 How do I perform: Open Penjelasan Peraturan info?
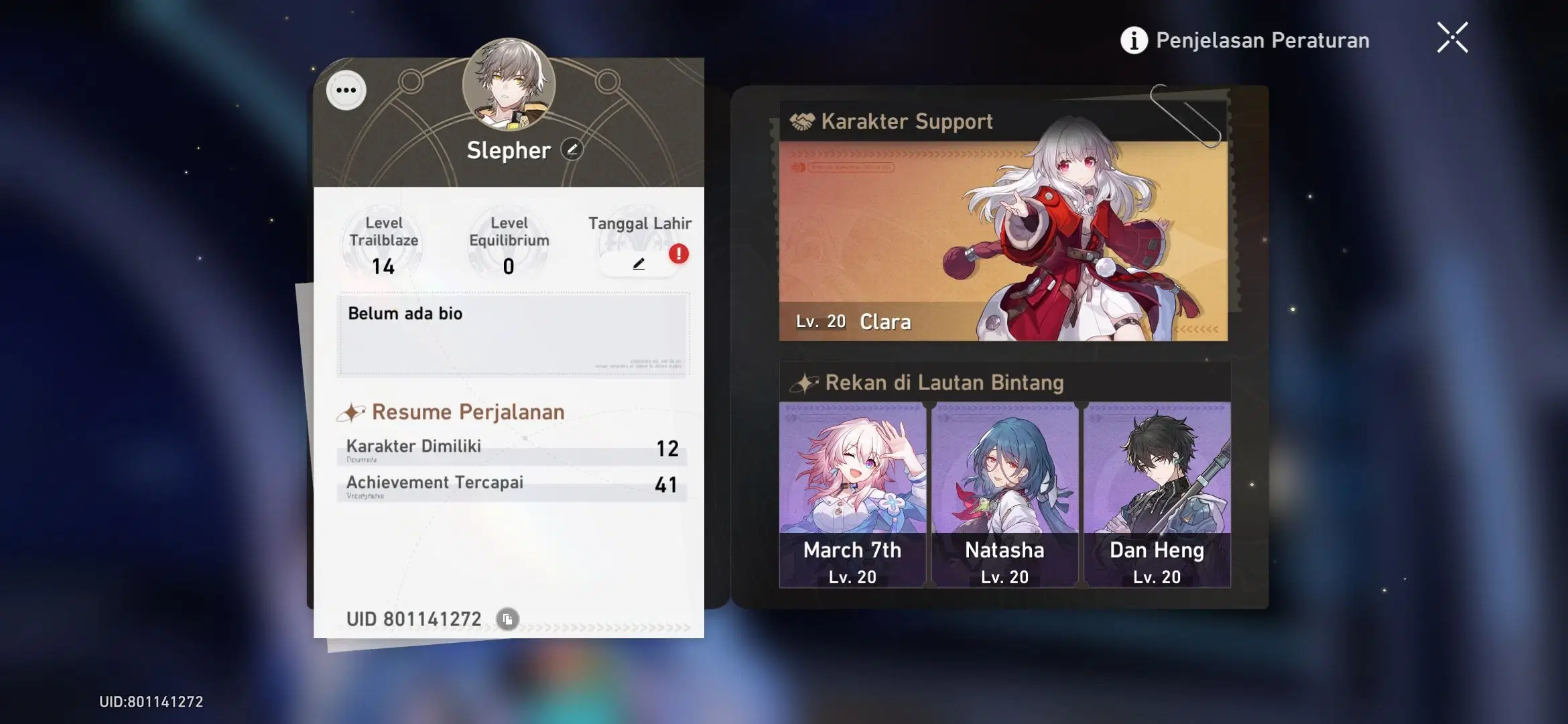1245,40
